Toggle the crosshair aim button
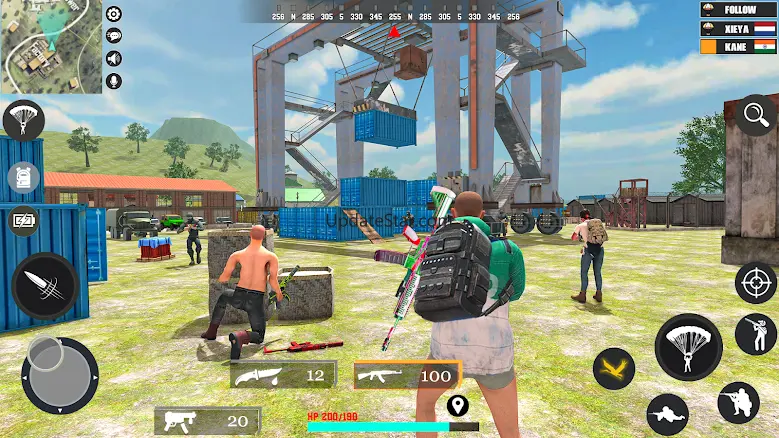The width and height of the screenshot is (779, 438). click(x=755, y=283)
